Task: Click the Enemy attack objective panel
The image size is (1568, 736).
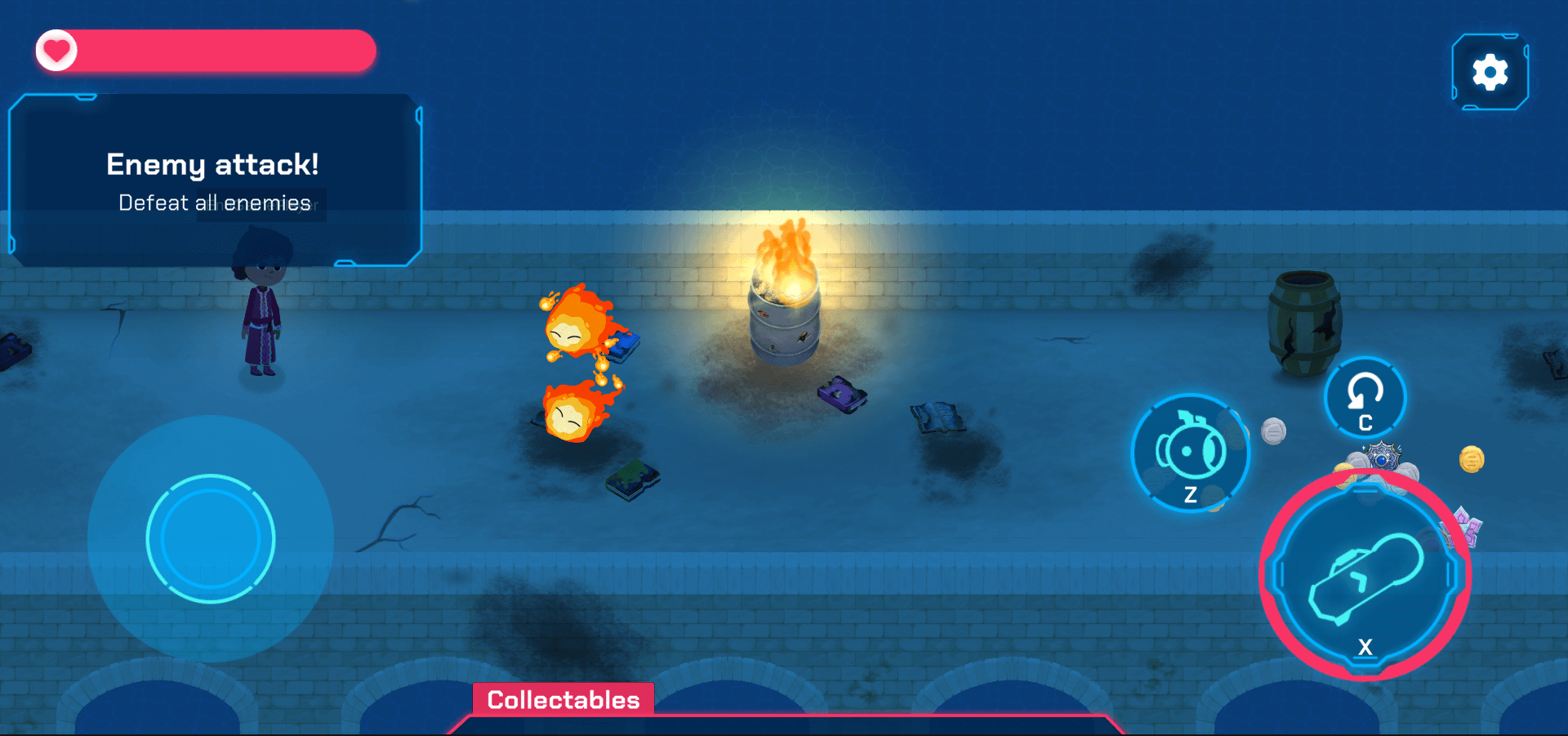Action: point(214,181)
